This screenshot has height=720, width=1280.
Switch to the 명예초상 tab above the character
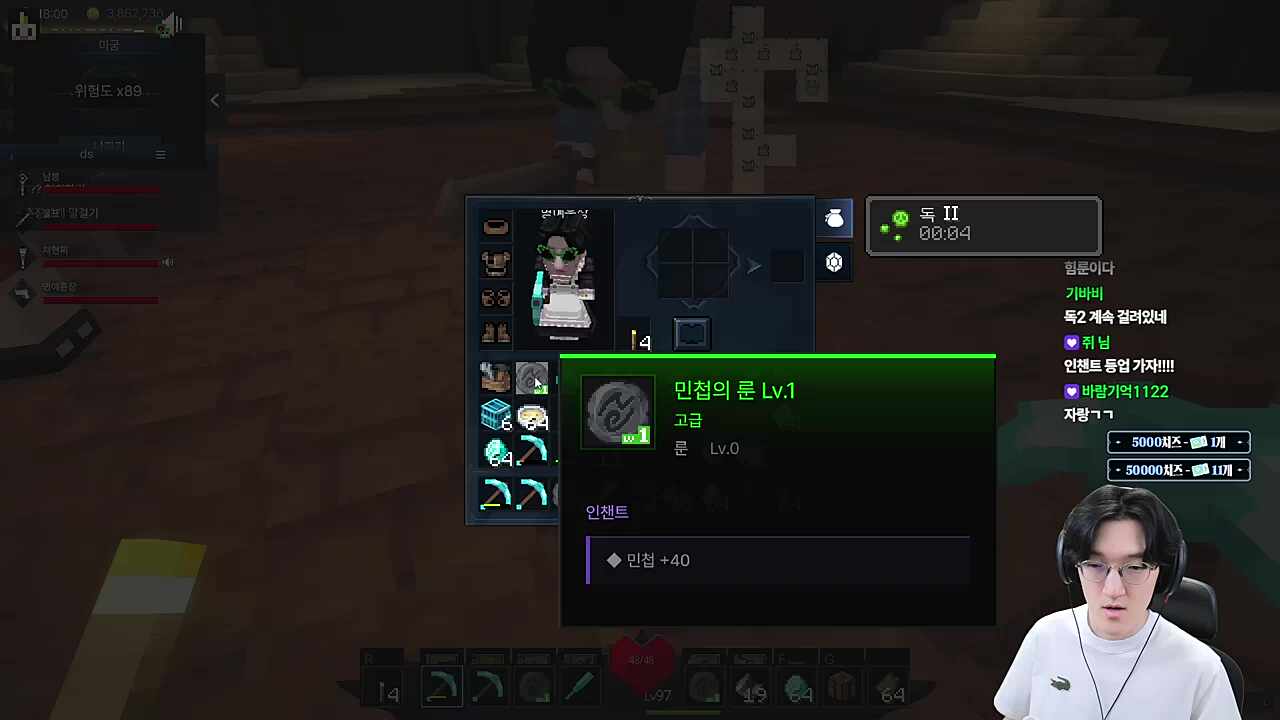point(565,213)
